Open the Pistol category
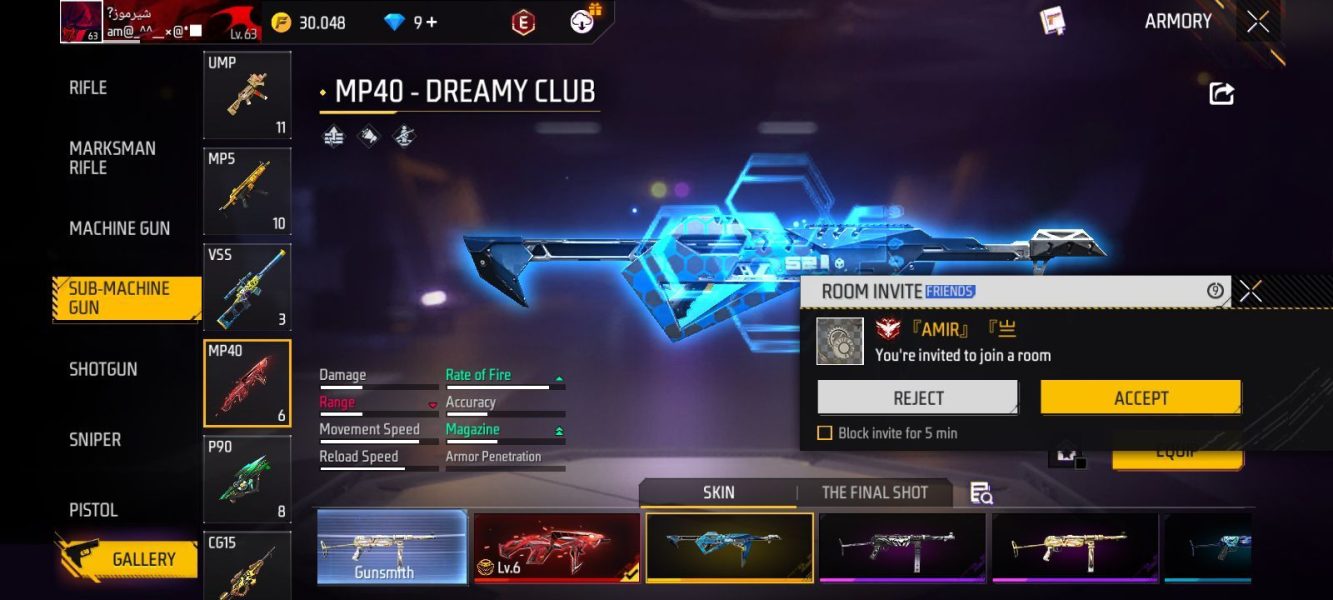 [x=93, y=510]
